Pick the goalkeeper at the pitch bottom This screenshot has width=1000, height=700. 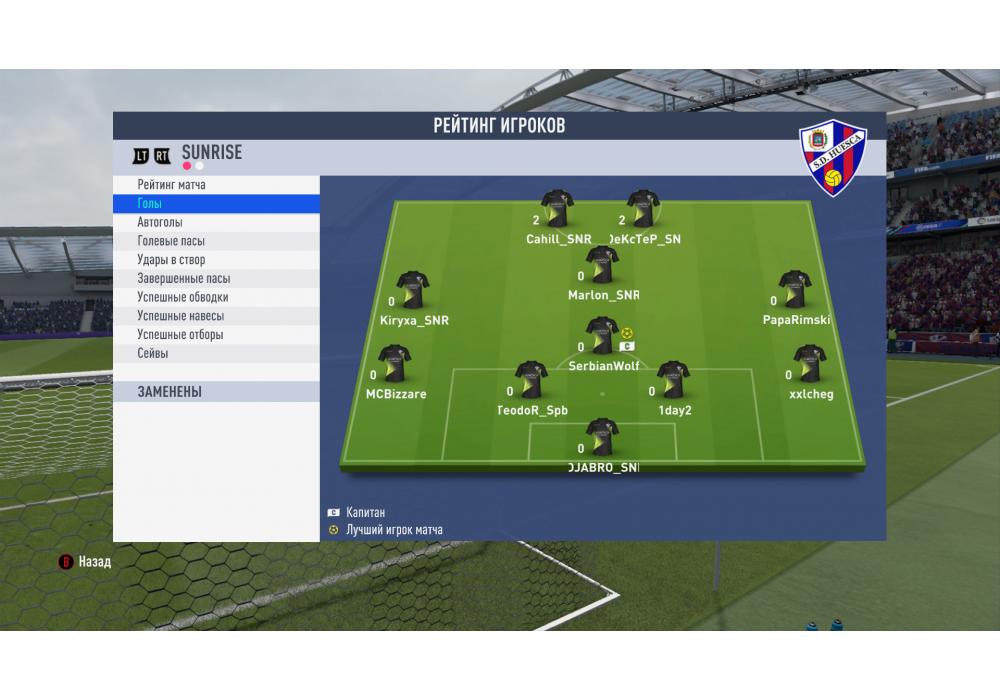[602, 438]
